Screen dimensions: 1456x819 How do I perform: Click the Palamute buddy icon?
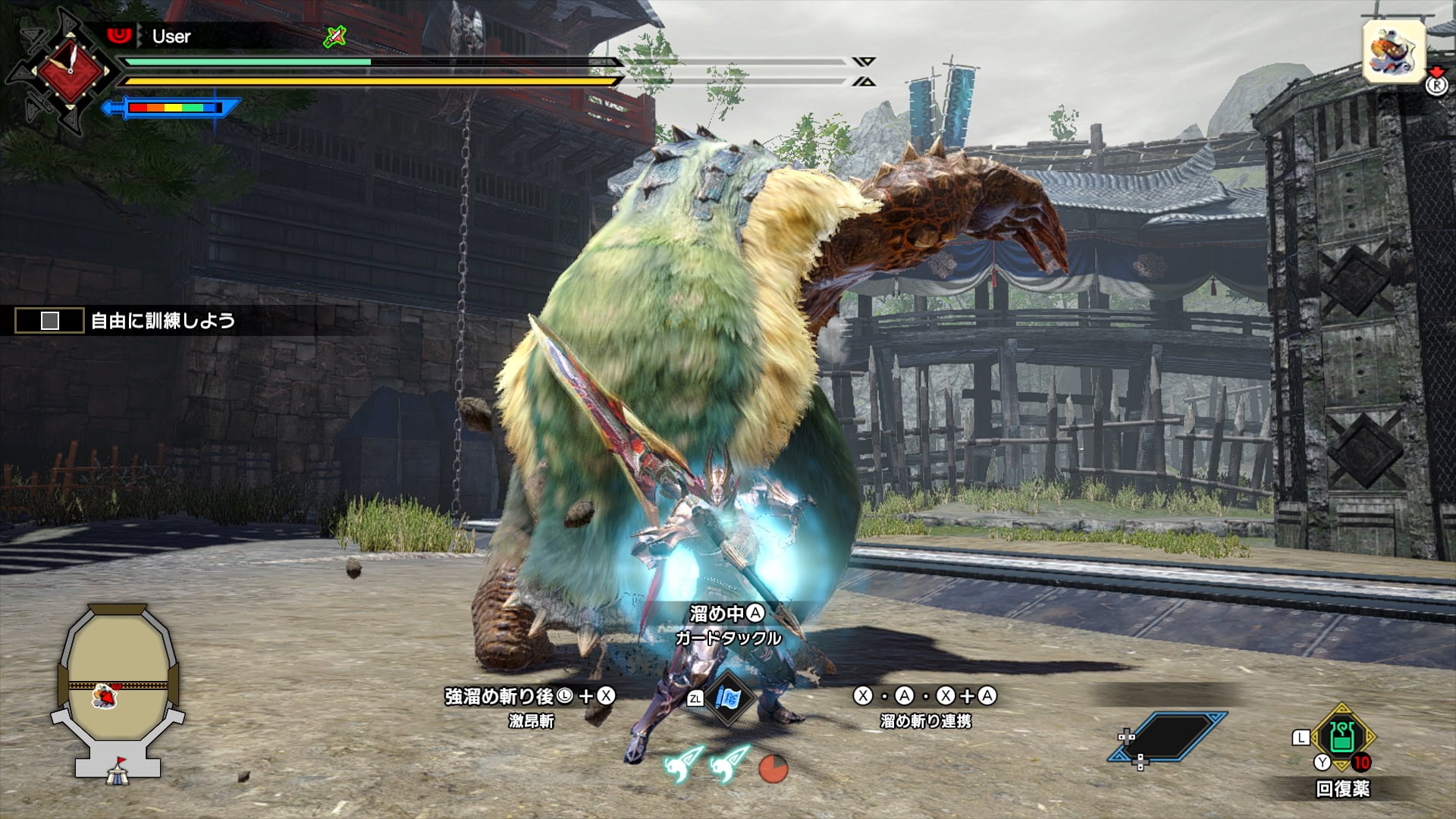1393,52
